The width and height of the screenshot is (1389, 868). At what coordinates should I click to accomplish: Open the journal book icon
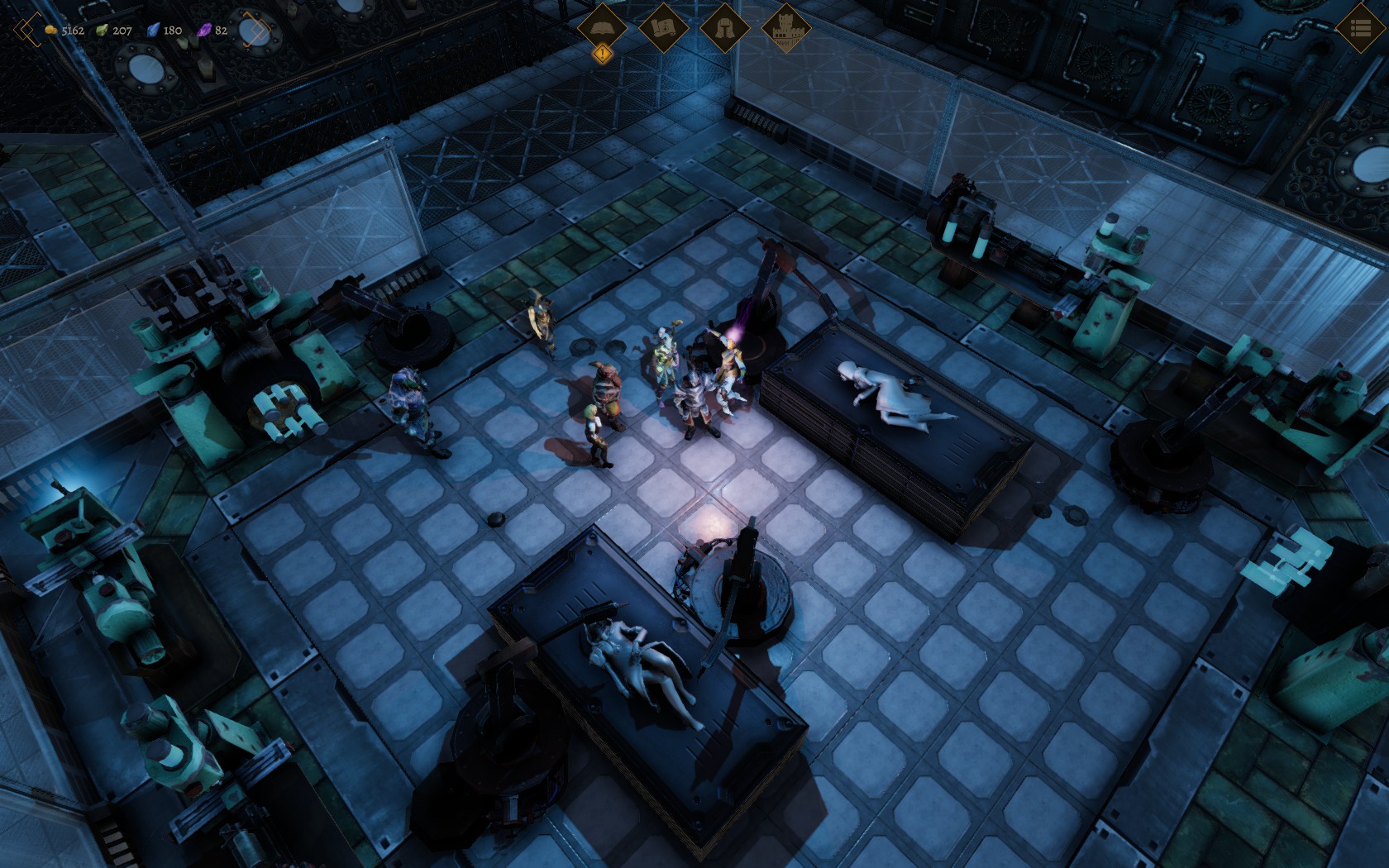pyautogui.click(x=602, y=26)
